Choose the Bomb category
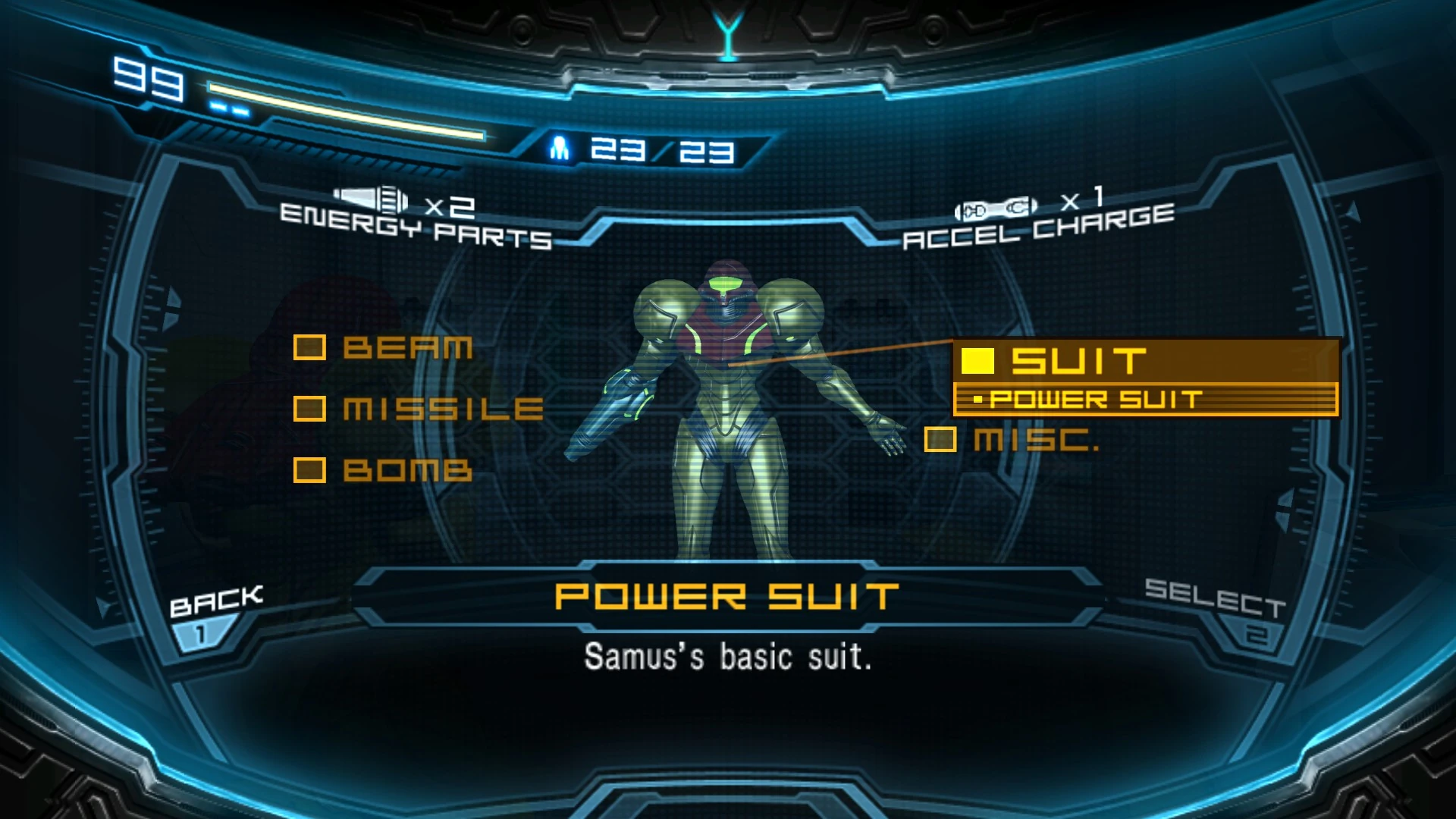1456x819 pixels. (384, 470)
